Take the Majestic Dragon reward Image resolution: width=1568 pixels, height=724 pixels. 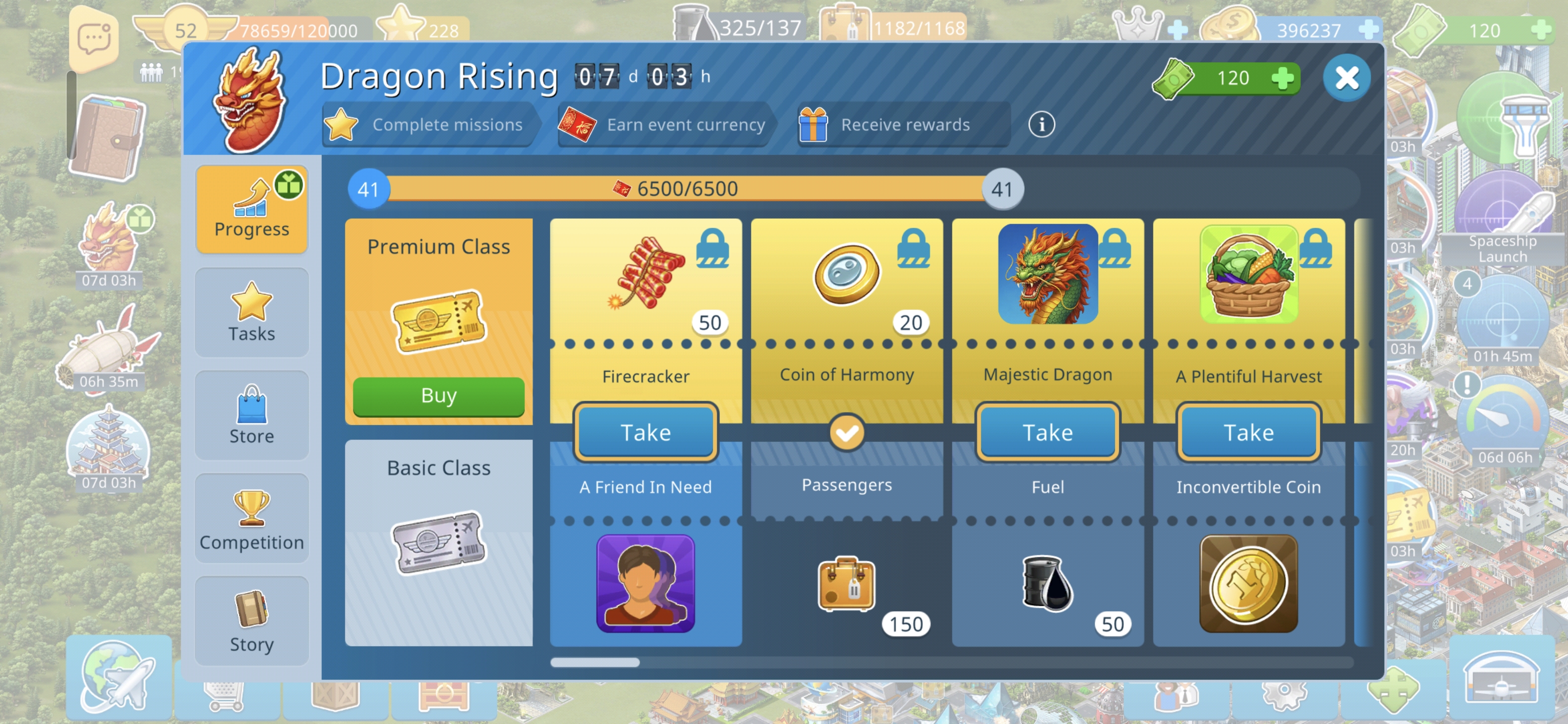click(1047, 432)
